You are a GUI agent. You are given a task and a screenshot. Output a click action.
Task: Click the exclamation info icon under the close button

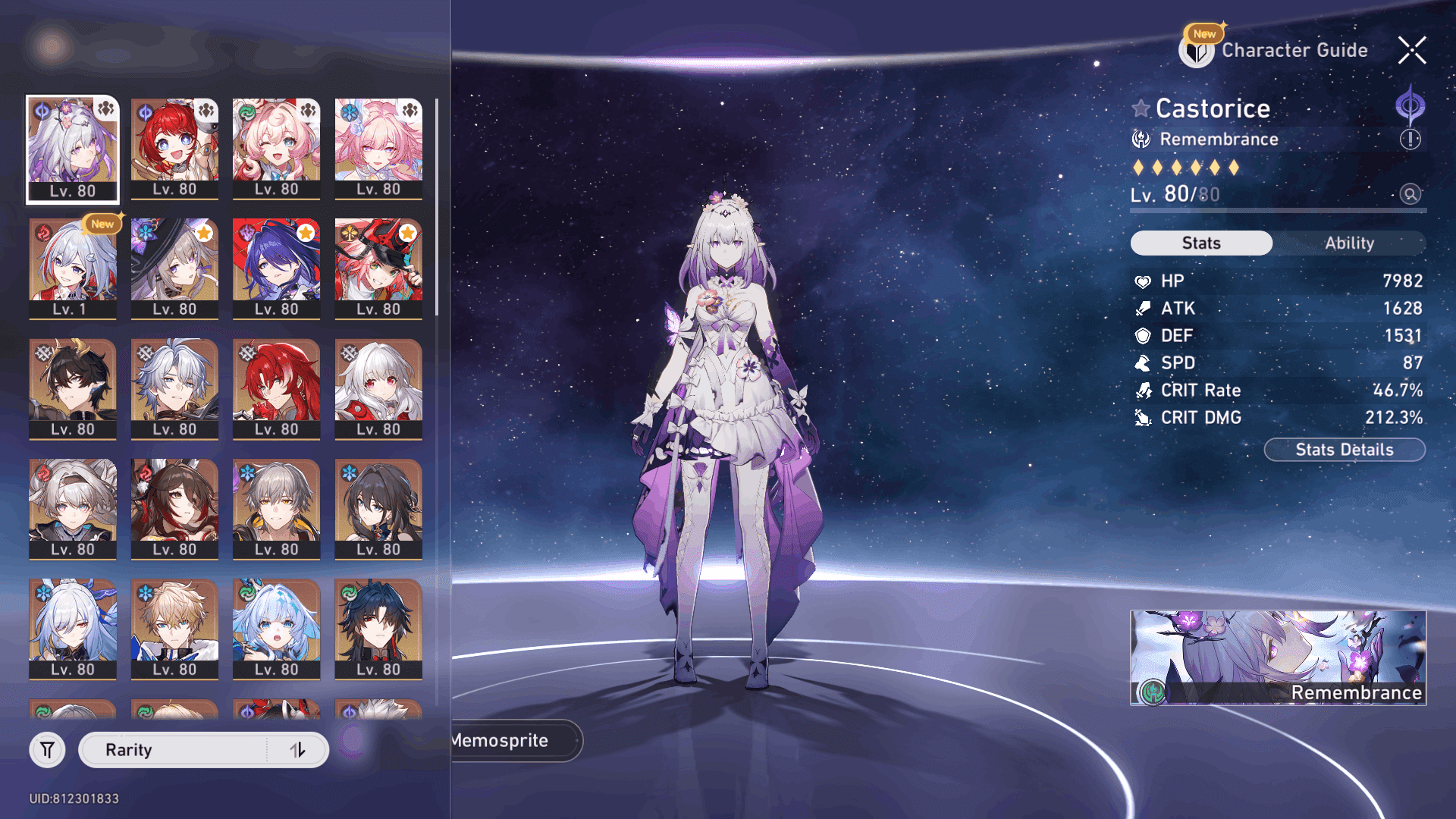1409,139
